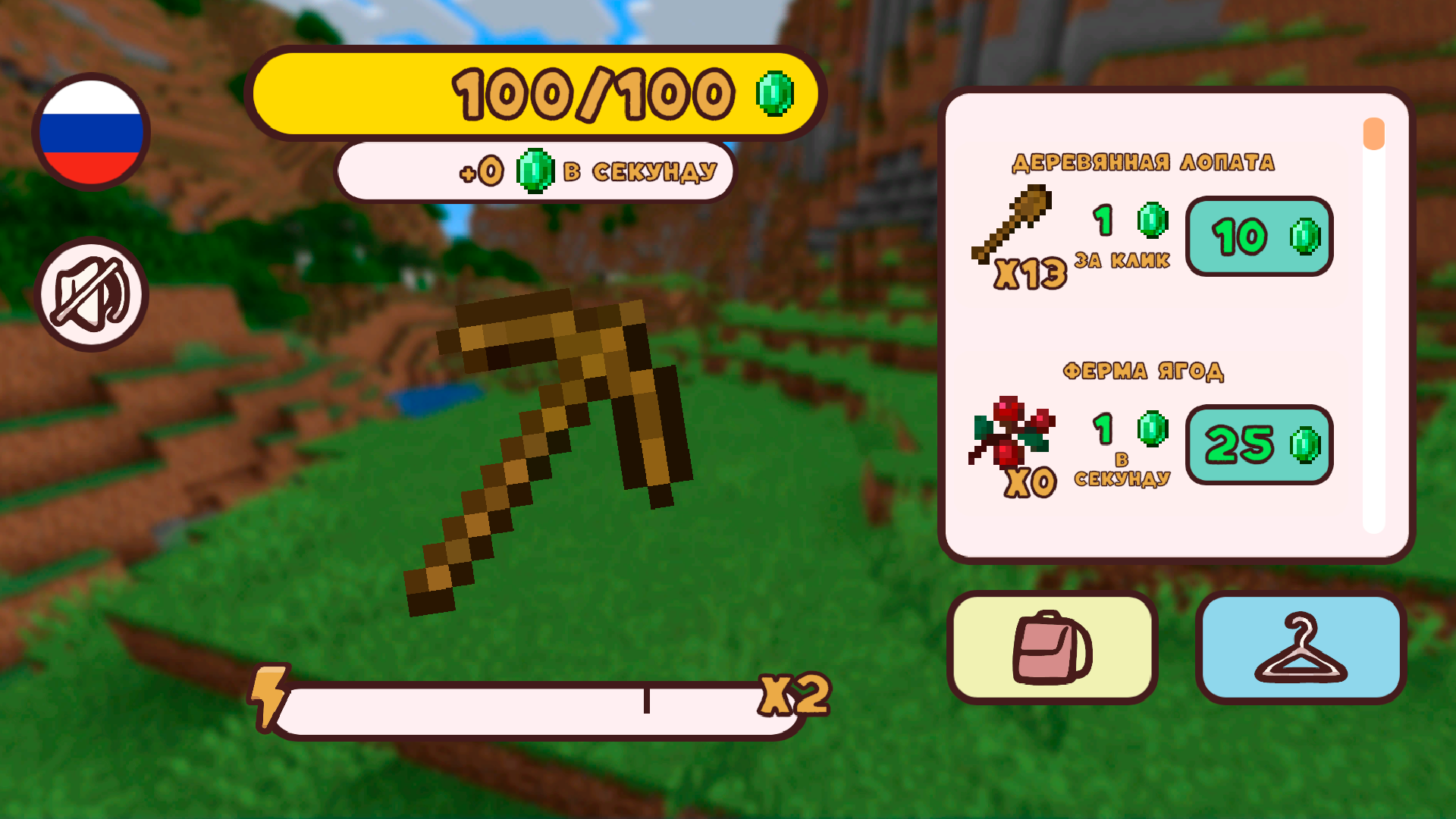Select the Деревянная лопата header label
Image resolution: width=1456 pixels, height=819 pixels.
click(1144, 162)
